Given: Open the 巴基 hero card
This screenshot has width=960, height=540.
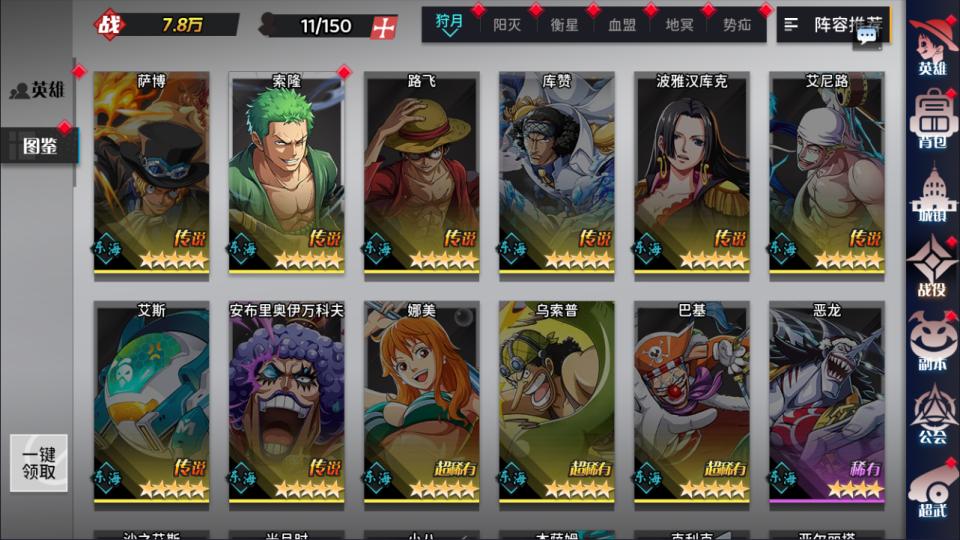Looking at the screenshot, I should pos(691,402).
